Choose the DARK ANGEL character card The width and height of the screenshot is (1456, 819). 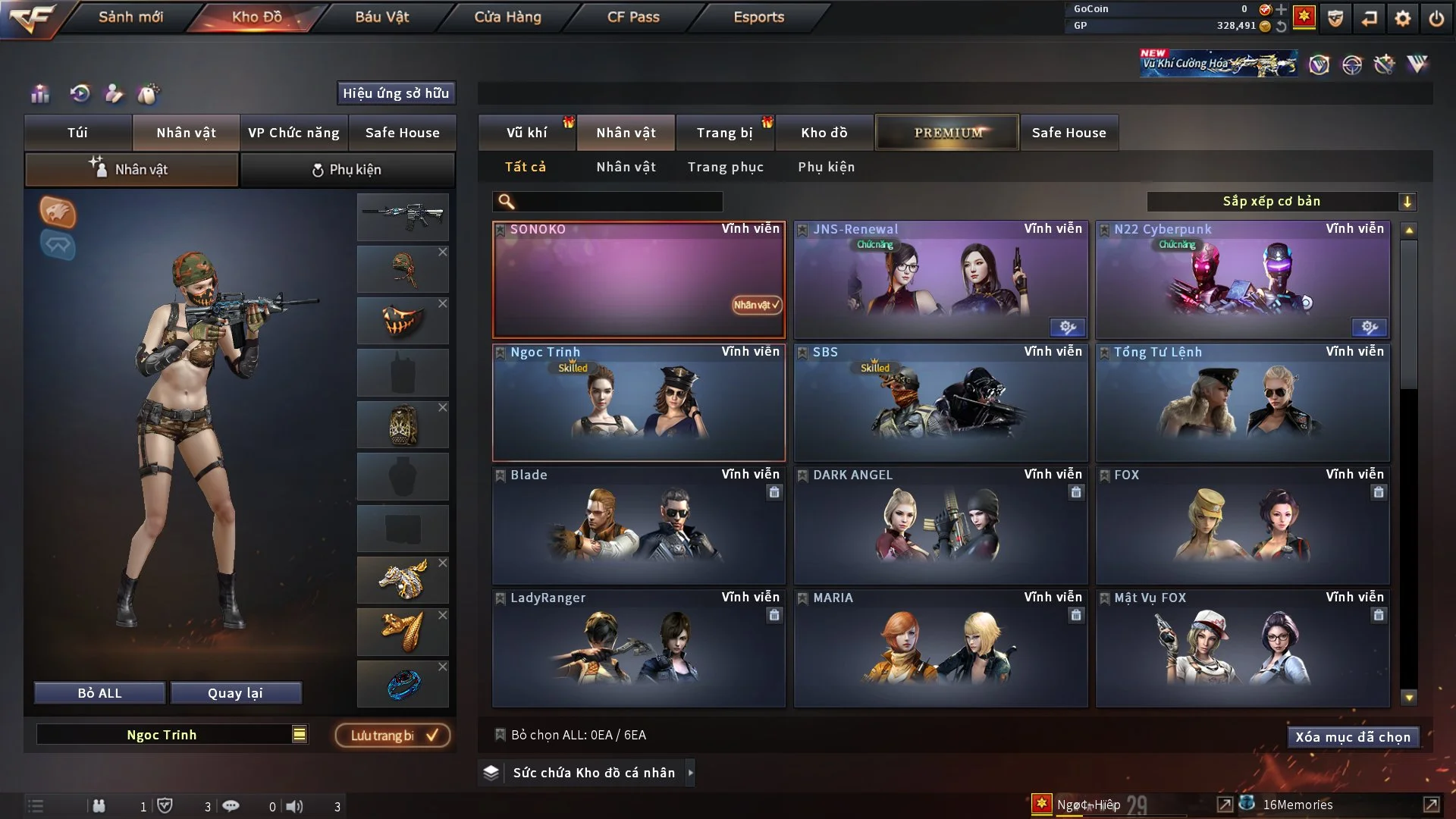coord(940,526)
